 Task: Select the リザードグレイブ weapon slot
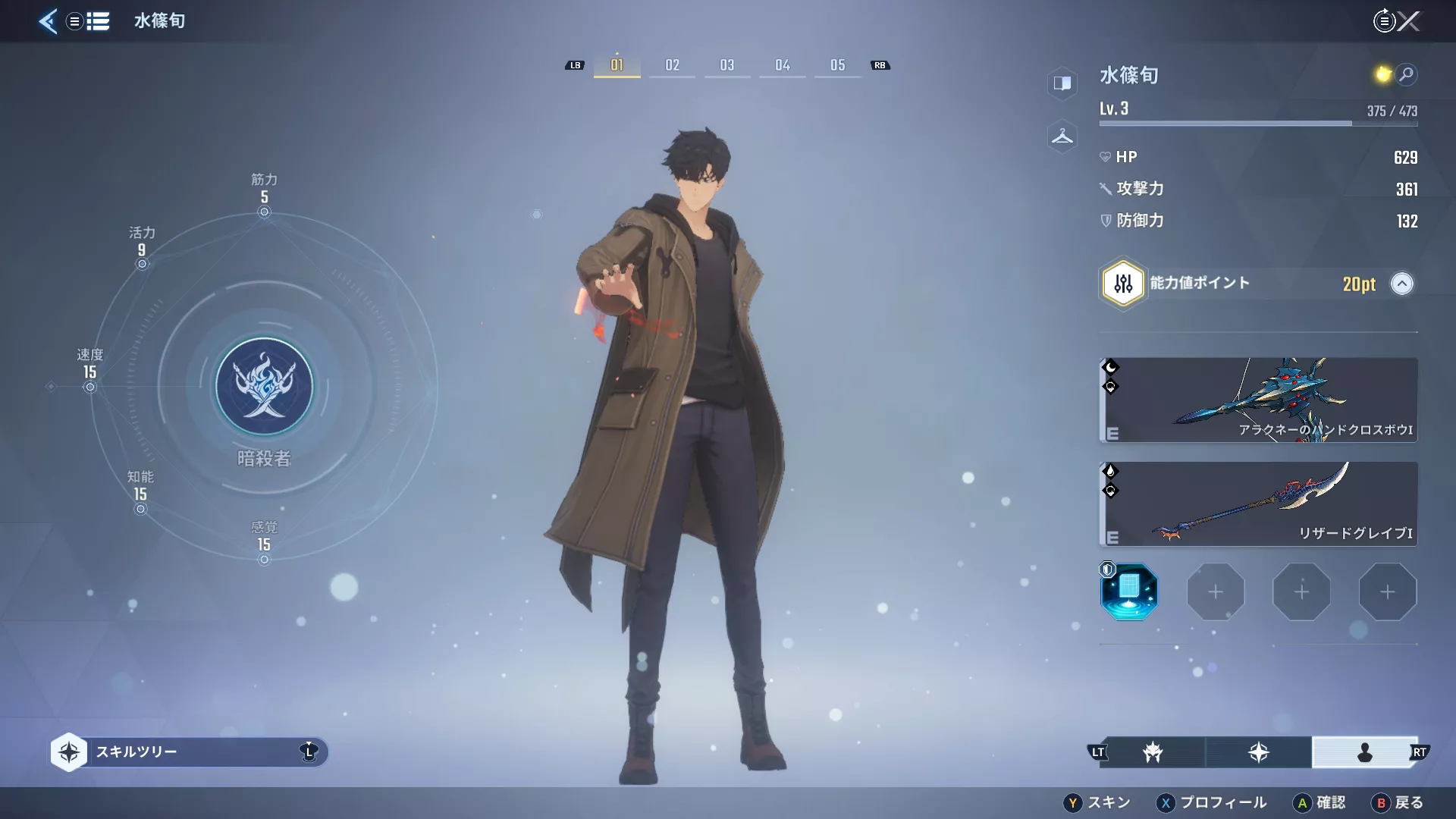pyautogui.click(x=1258, y=504)
